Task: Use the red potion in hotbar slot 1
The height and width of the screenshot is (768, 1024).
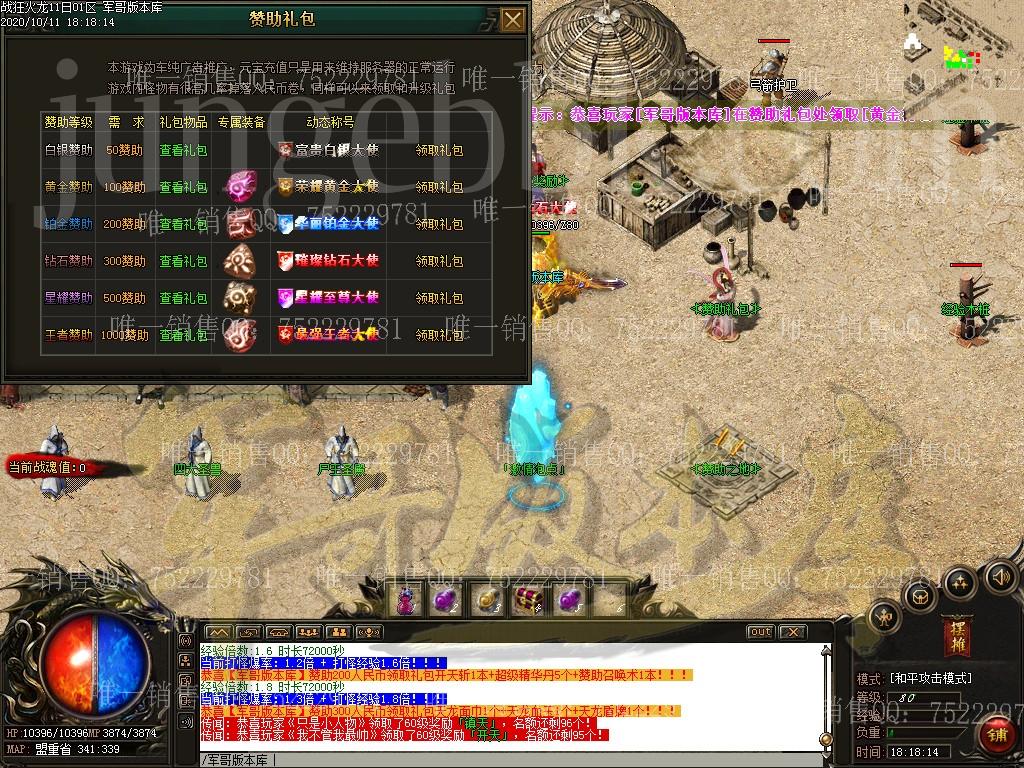Action: point(406,600)
